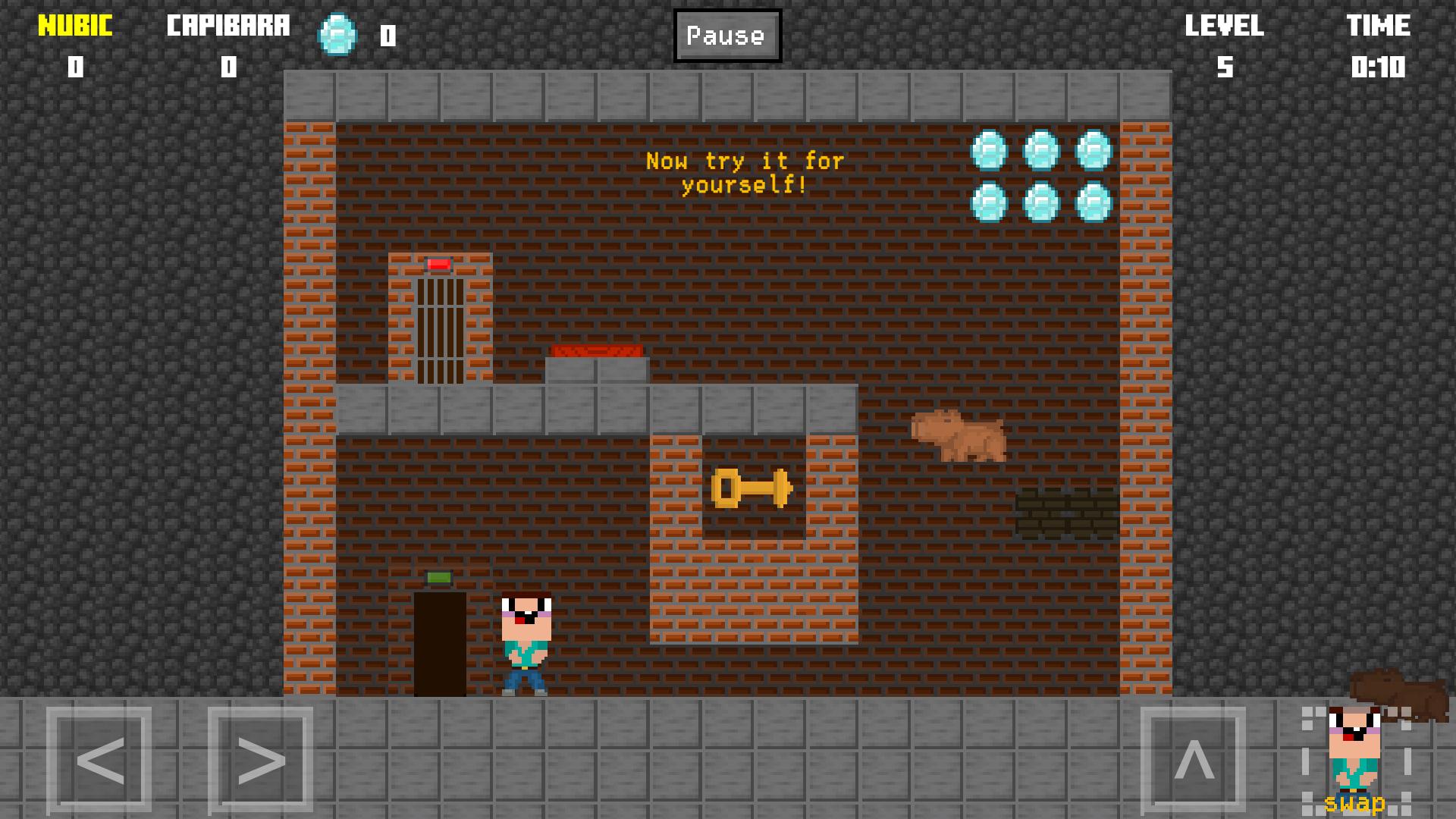Click the 'Now try it for yourself!' message
1456x819 pixels.
(x=745, y=171)
